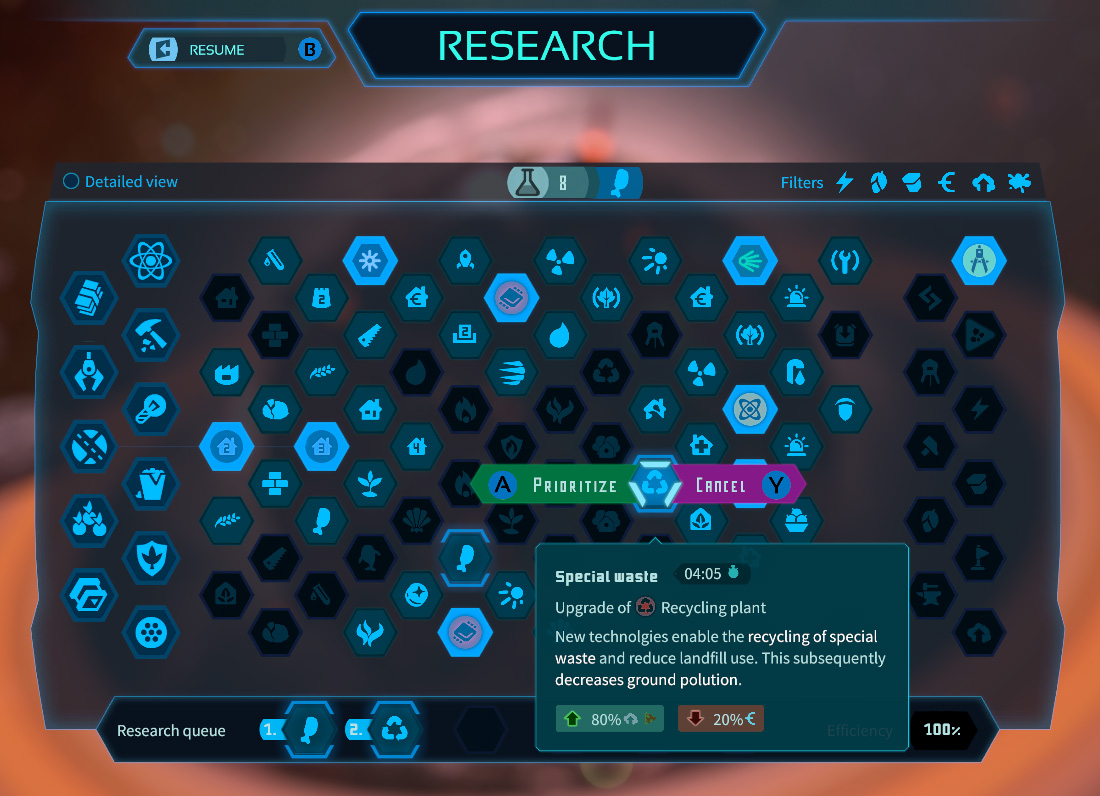Open the wrench research node
Viewport: 1100px width, 796px height.
[x=845, y=262]
